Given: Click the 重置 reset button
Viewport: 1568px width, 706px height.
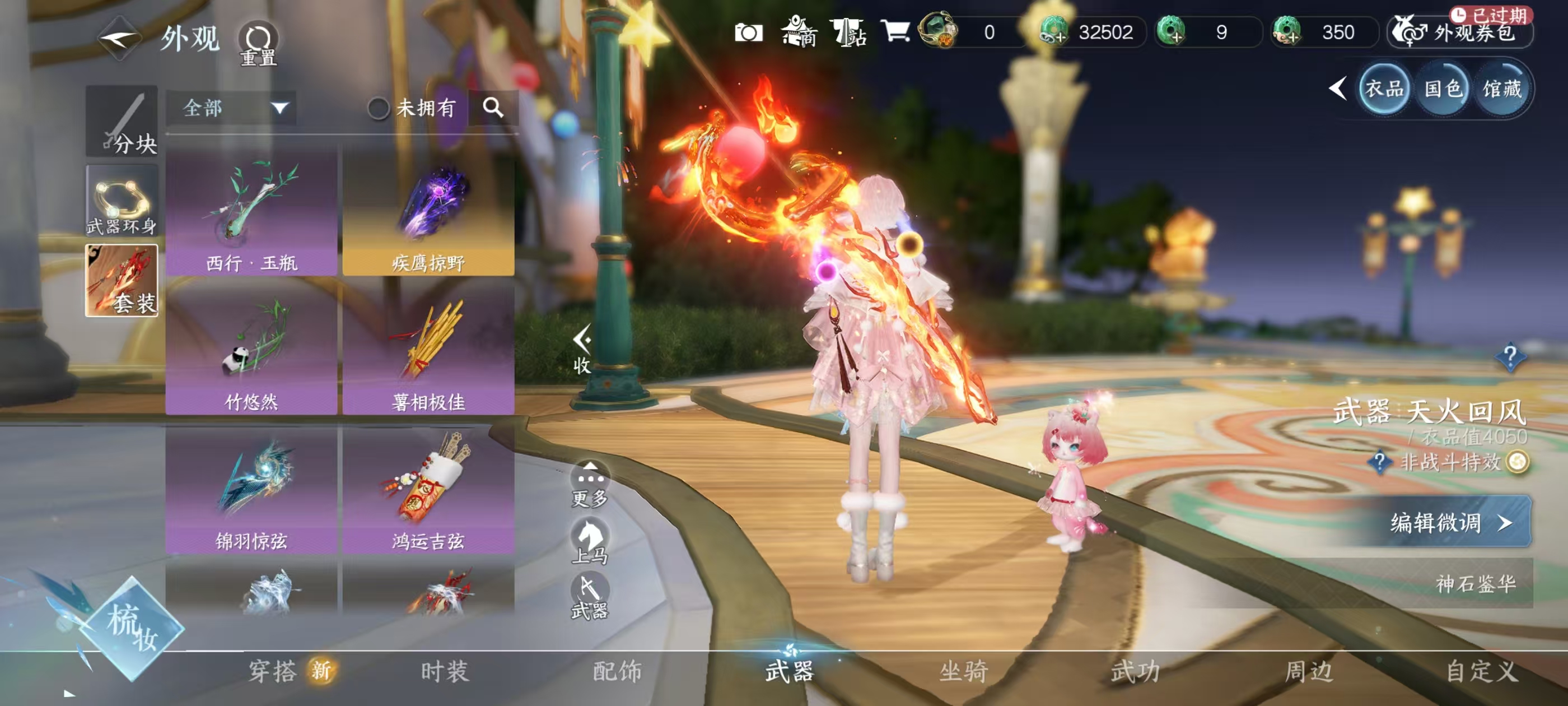Looking at the screenshot, I should pyautogui.click(x=258, y=43).
